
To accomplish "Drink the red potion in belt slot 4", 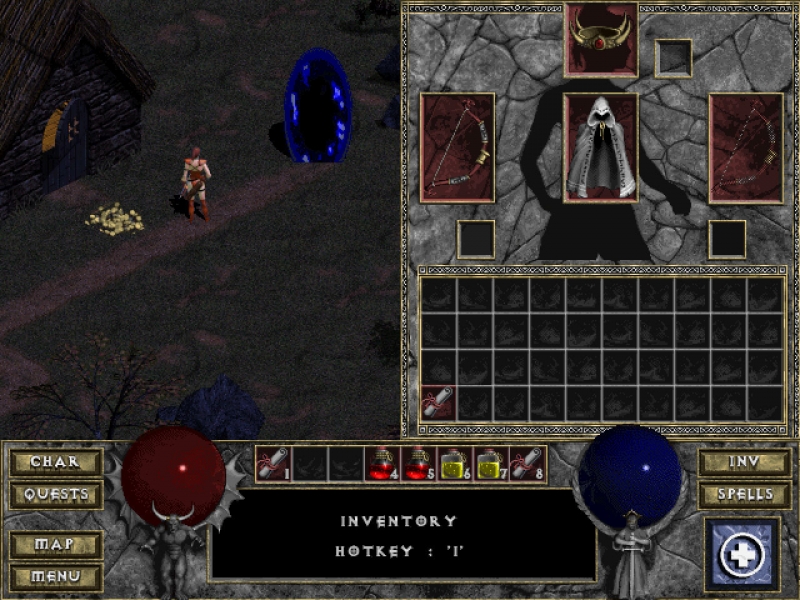I will tap(382, 463).
